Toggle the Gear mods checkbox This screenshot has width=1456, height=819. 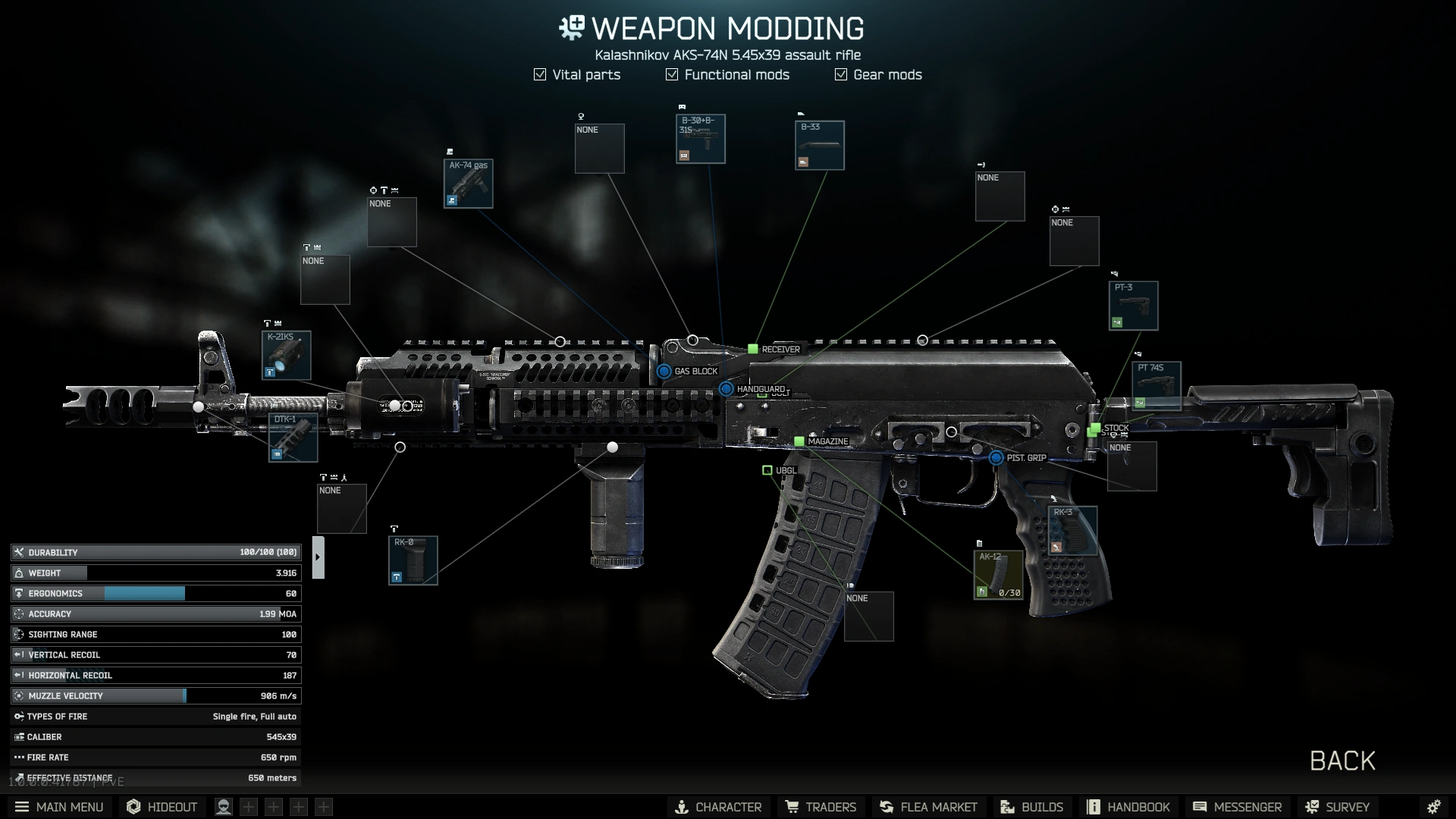[x=840, y=74]
